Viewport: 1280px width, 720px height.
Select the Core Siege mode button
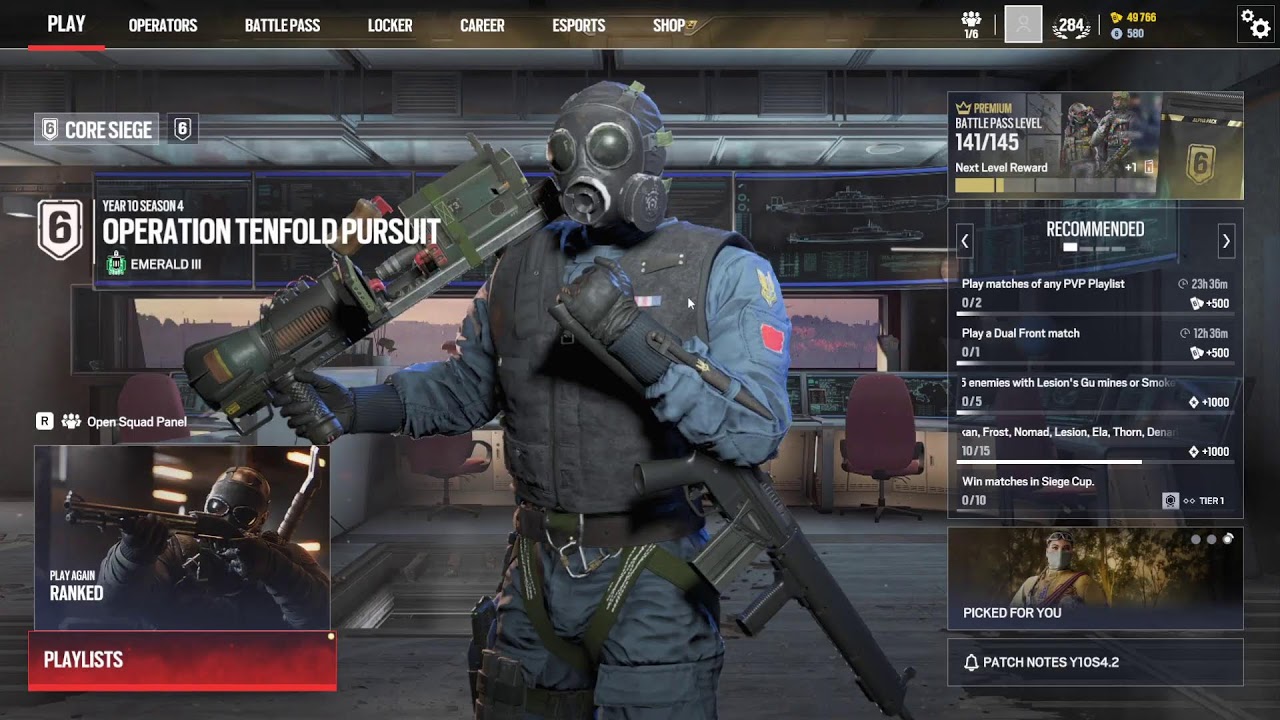pos(97,129)
